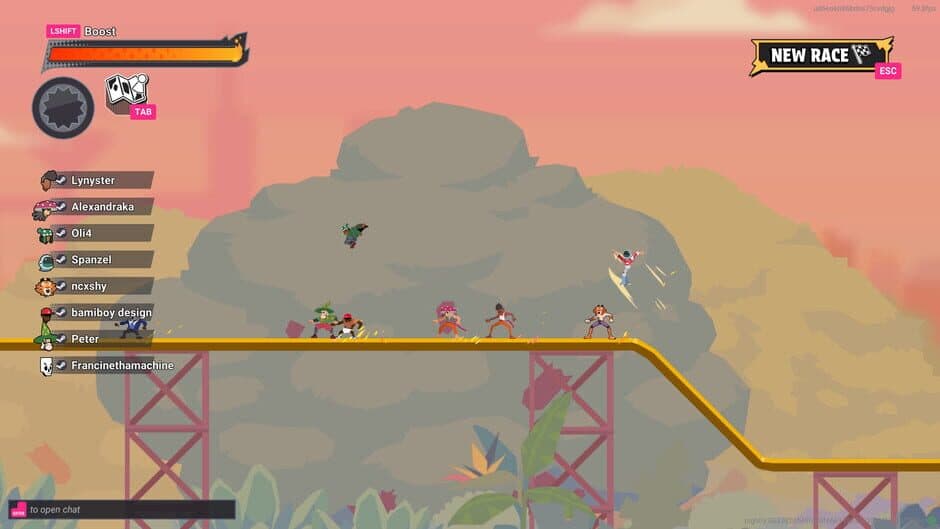Select player Lynyster in the list

pyautogui.click(x=93, y=181)
